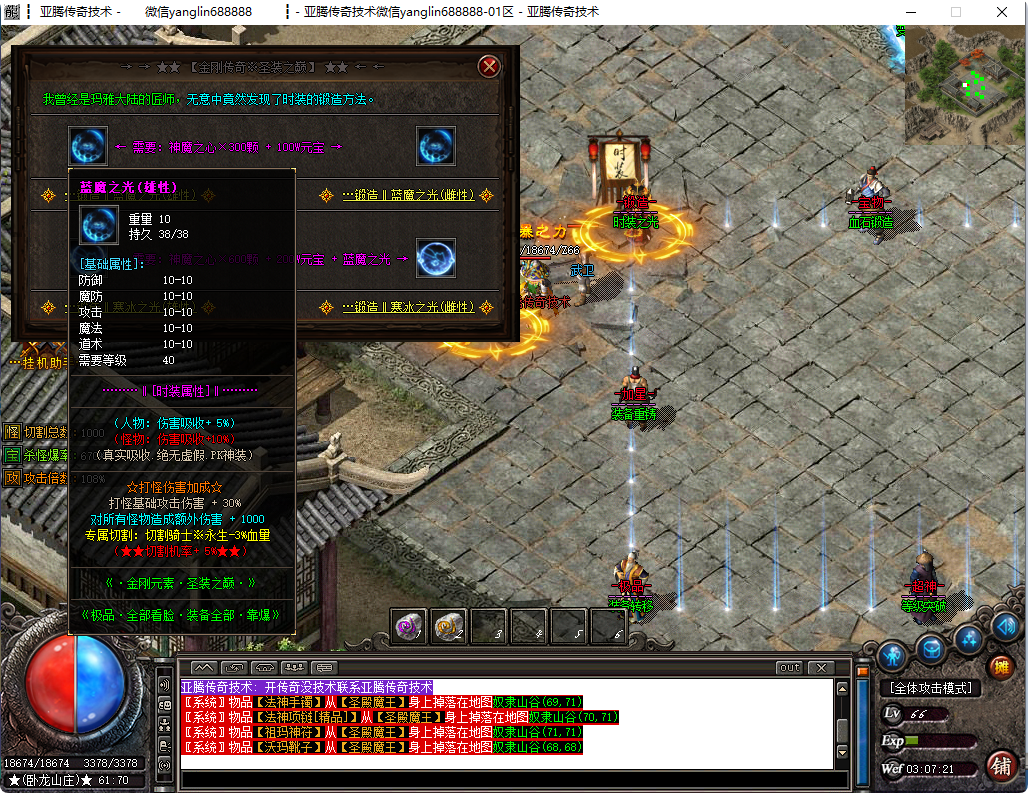The width and height of the screenshot is (1028, 793).
Task: Select the 寒冰之光 female costume icon
Action: coord(436,258)
